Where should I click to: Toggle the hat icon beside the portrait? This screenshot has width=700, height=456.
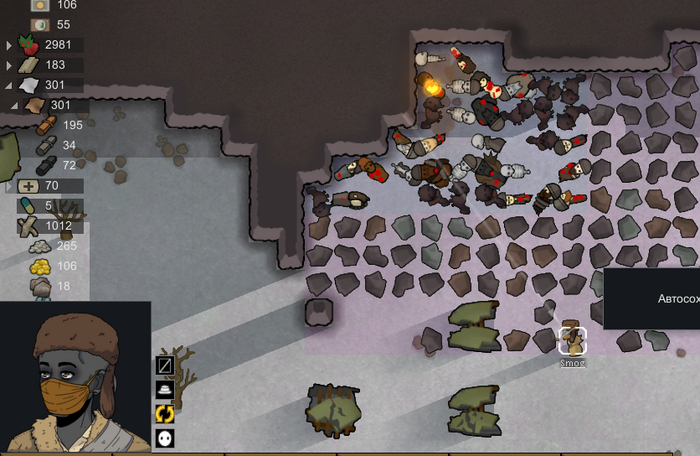click(164, 390)
